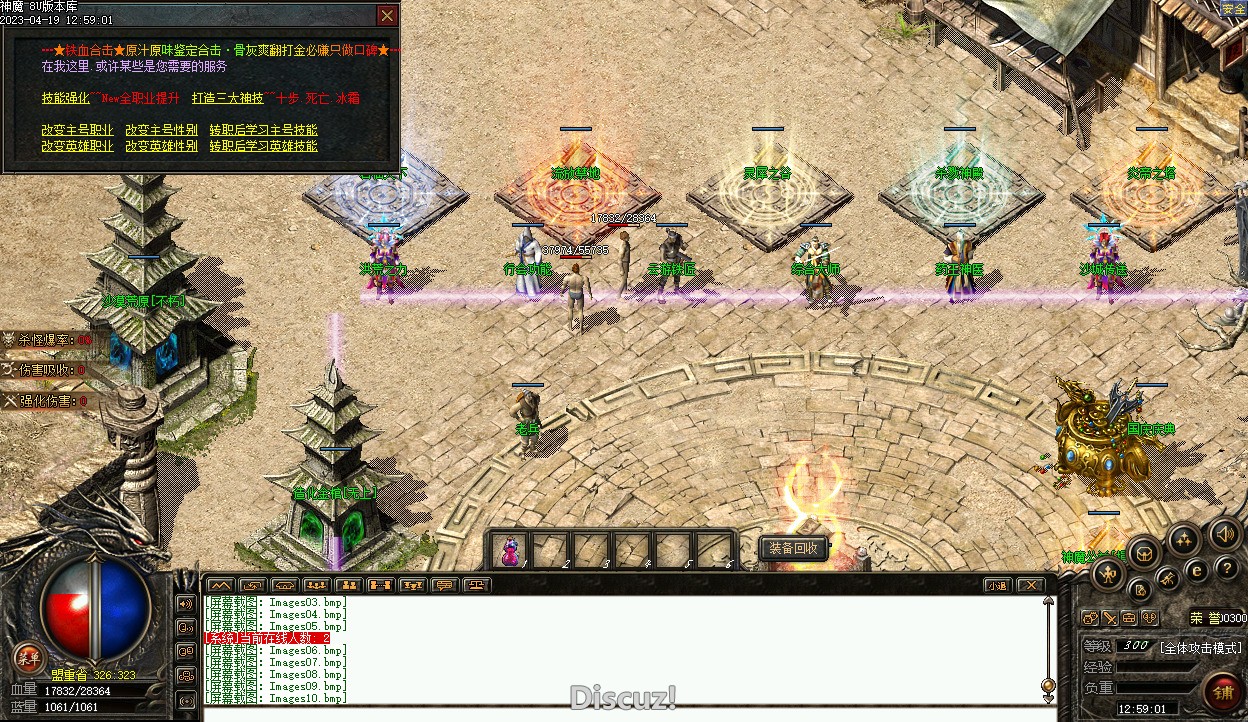
Task: Choose 改变主号职业 option
Action: pos(77,130)
